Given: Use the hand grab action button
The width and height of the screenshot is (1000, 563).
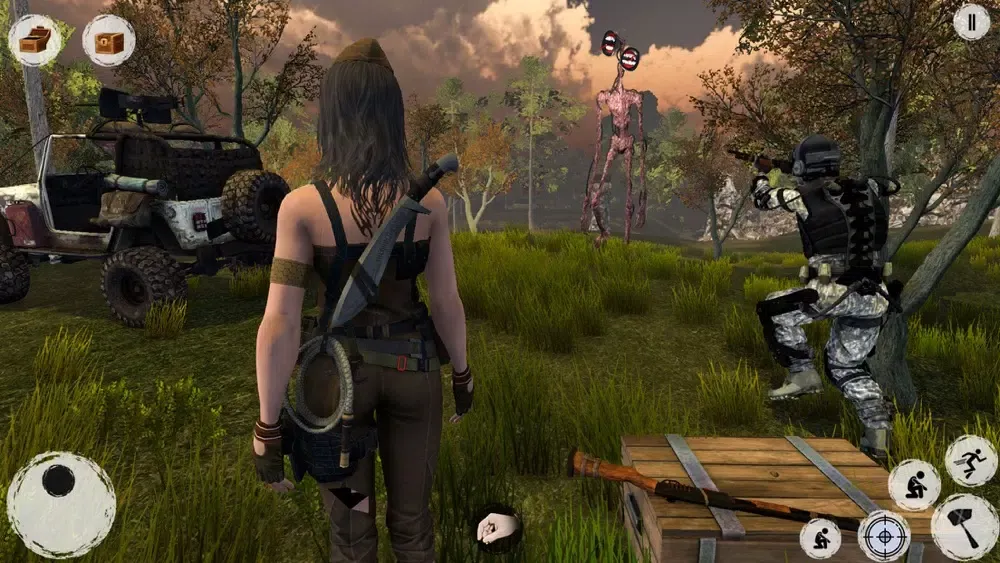Looking at the screenshot, I should click(x=498, y=526).
